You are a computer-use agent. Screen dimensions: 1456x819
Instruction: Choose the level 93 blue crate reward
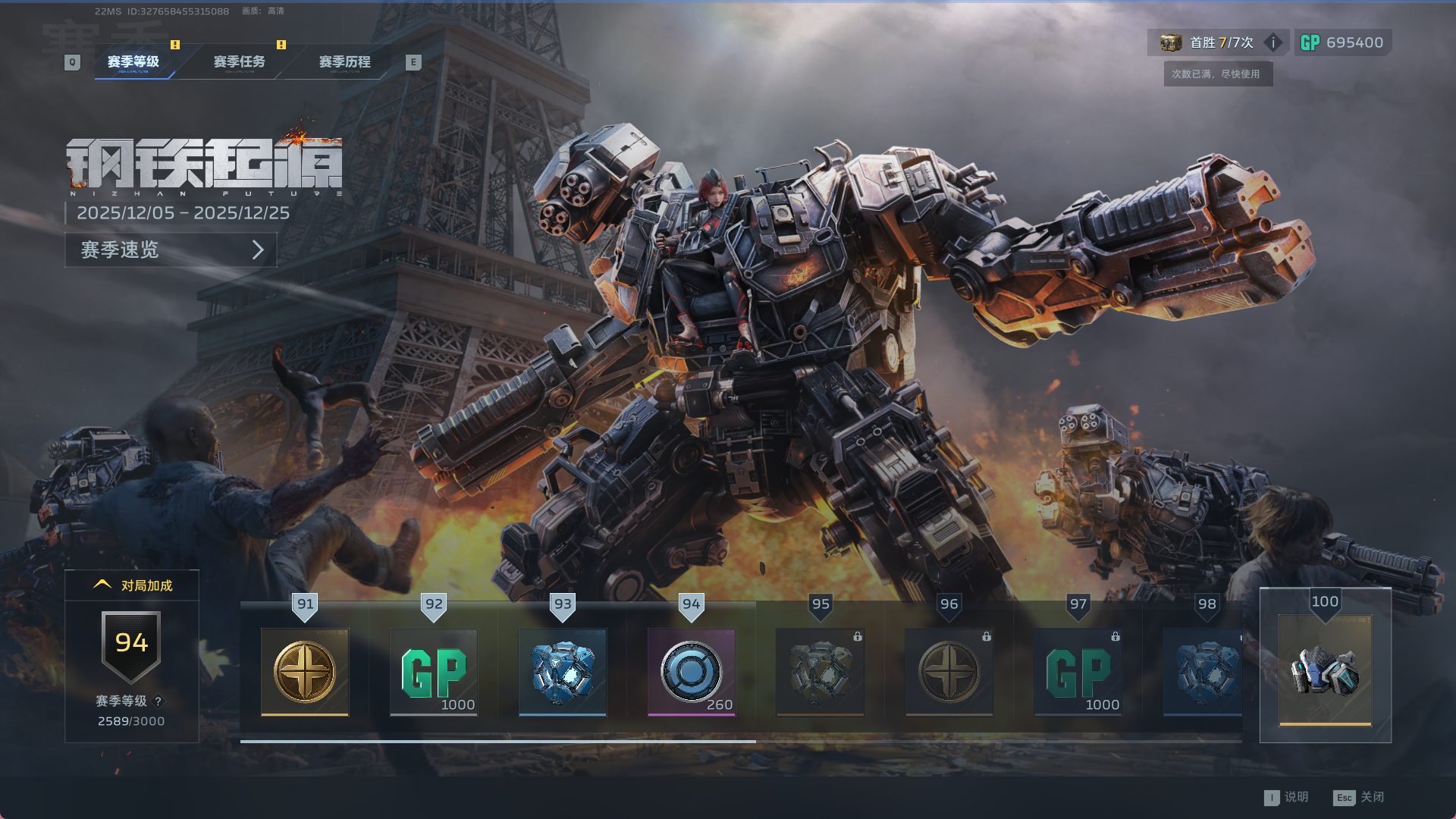(563, 672)
